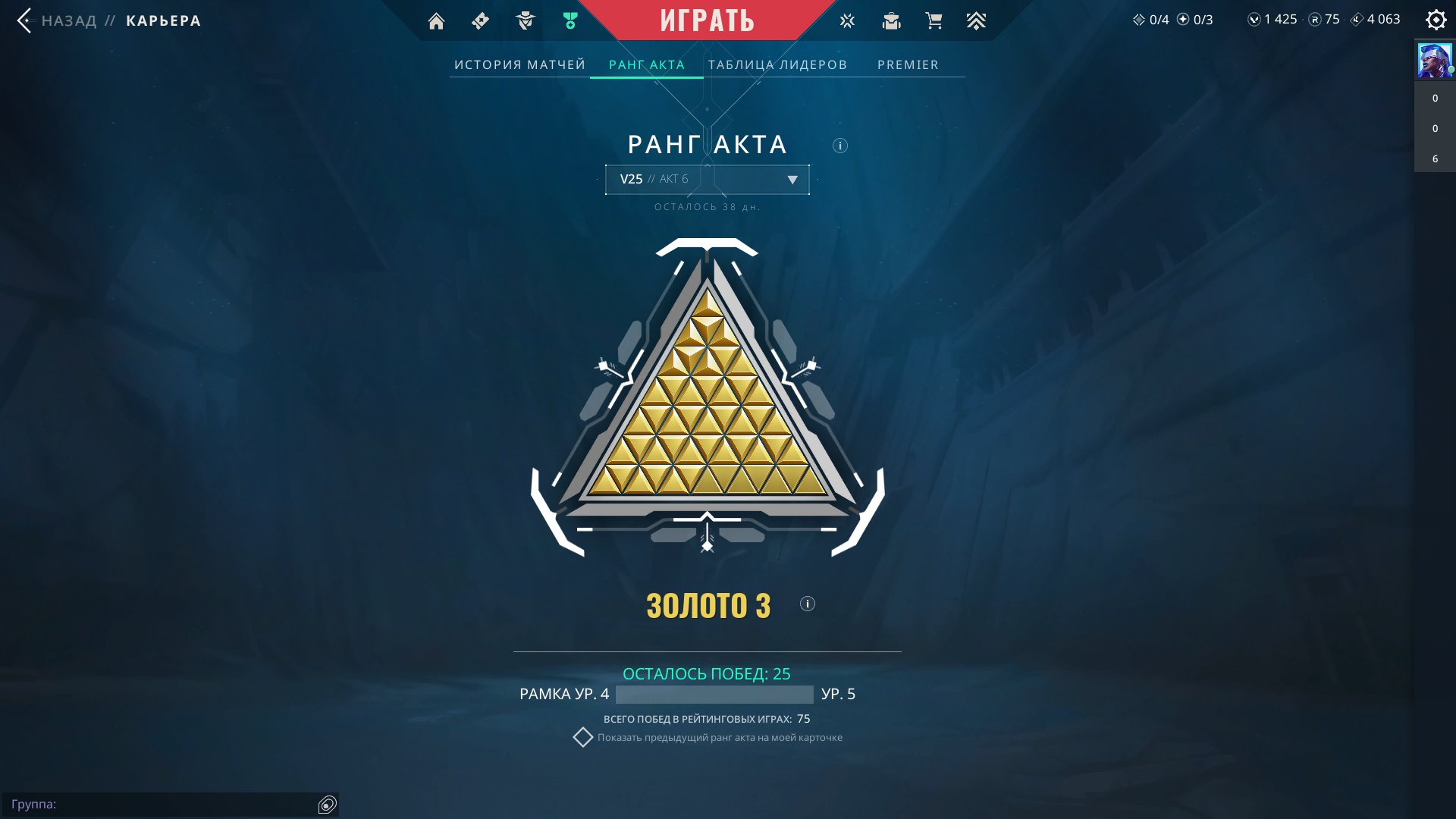
Task: Open the ИСТОРИЯ МАТЧЕЙ tab
Action: pyautogui.click(x=519, y=64)
